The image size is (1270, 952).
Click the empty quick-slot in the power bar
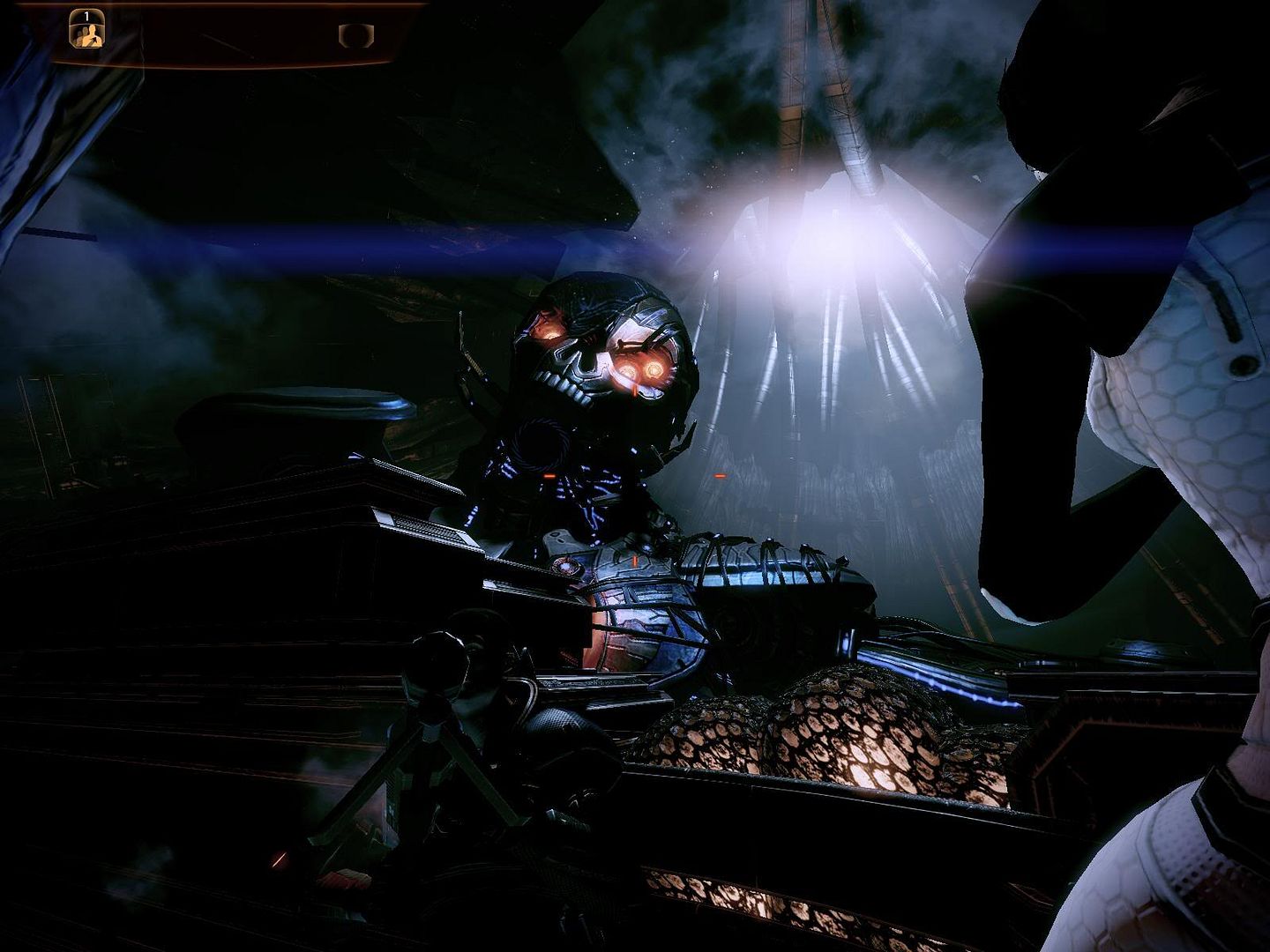click(x=356, y=35)
